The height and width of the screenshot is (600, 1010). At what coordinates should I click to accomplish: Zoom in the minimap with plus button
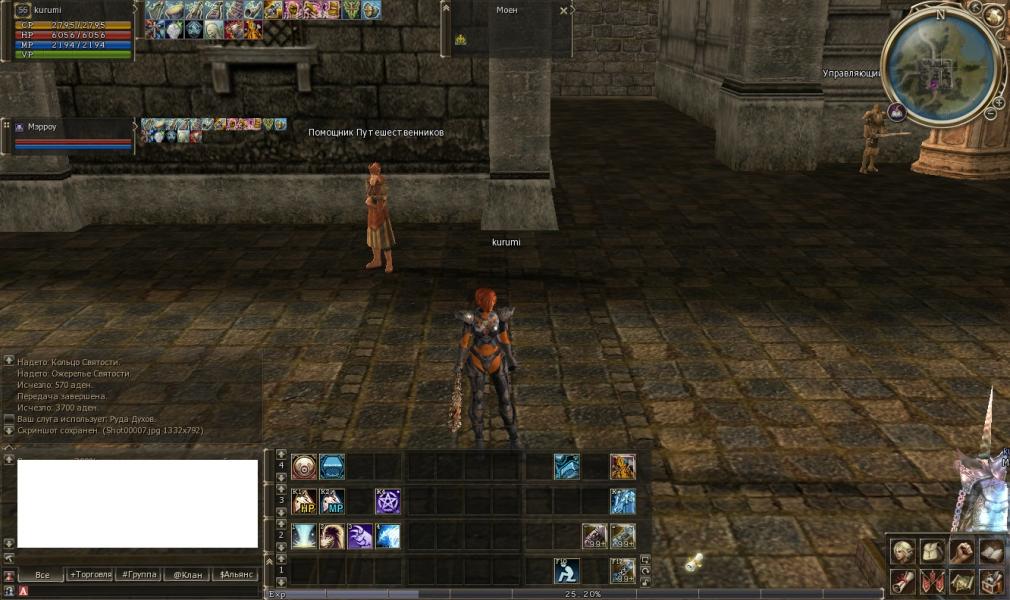[999, 103]
